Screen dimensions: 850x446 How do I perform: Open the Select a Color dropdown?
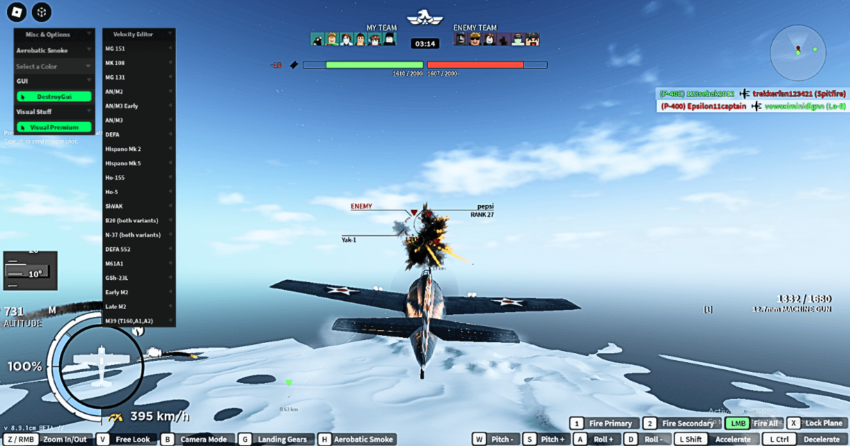pos(55,66)
